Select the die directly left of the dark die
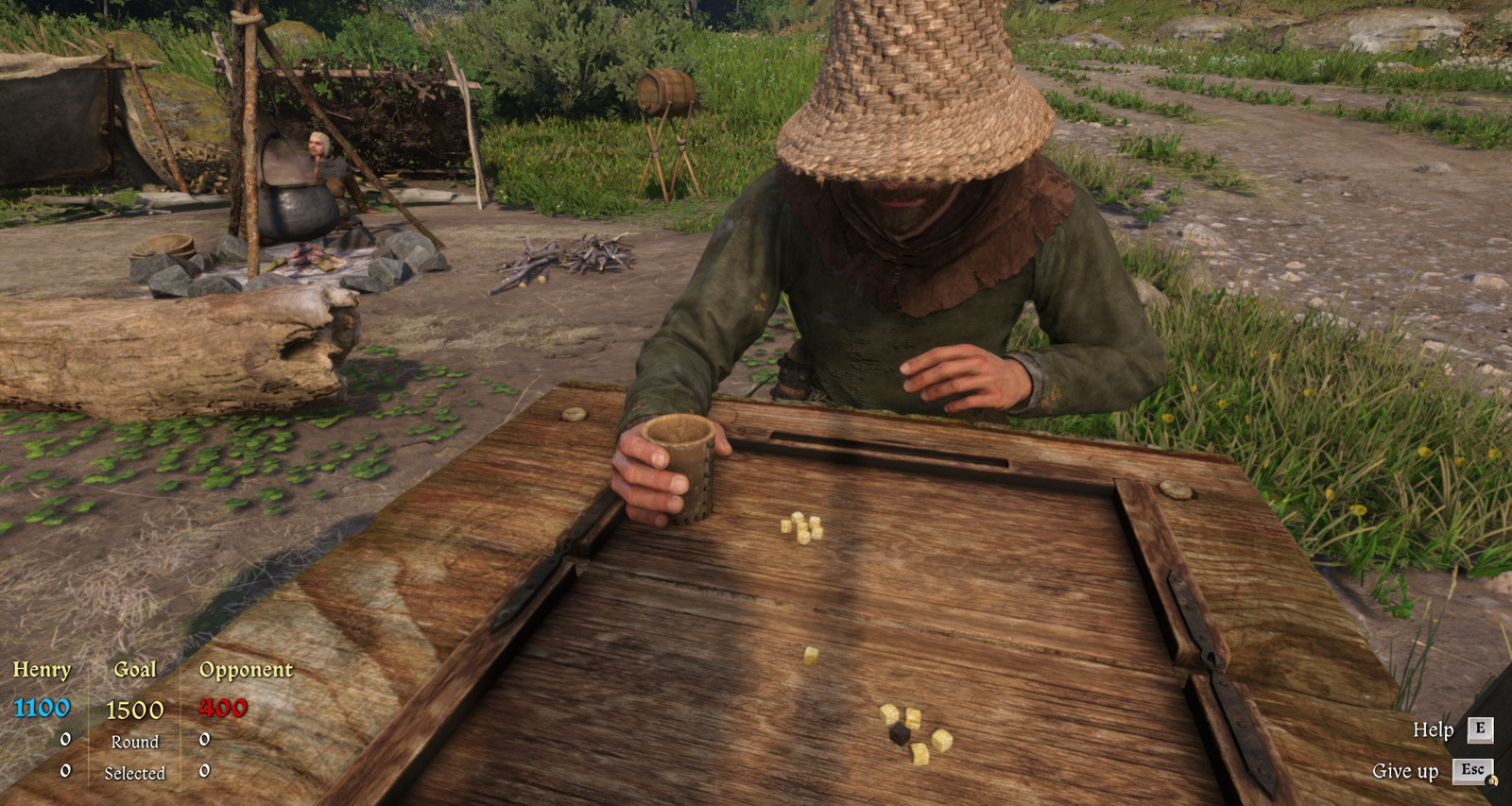The width and height of the screenshot is (1512, 806). click(x=889, y=713)
